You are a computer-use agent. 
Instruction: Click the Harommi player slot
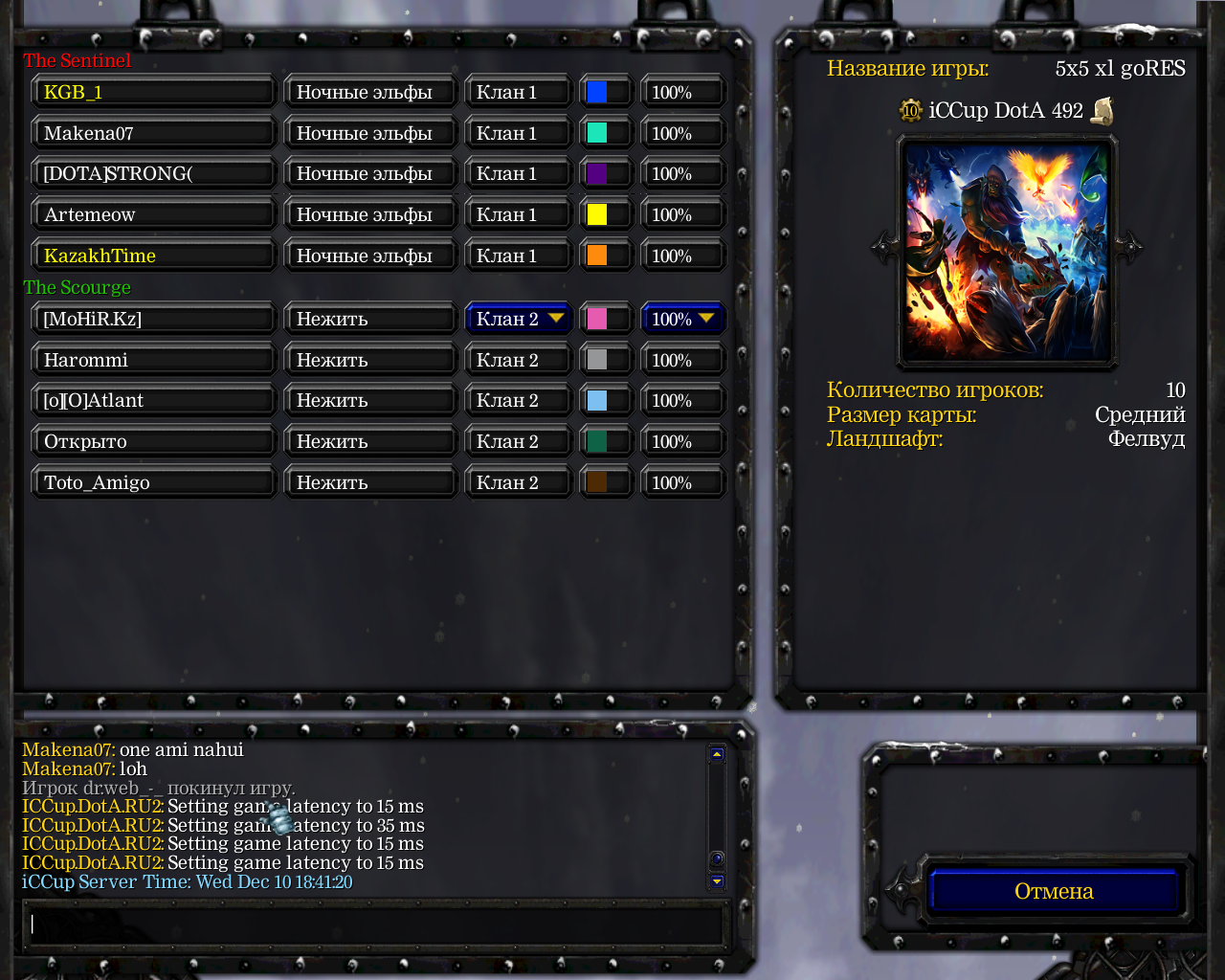point(153,361)
